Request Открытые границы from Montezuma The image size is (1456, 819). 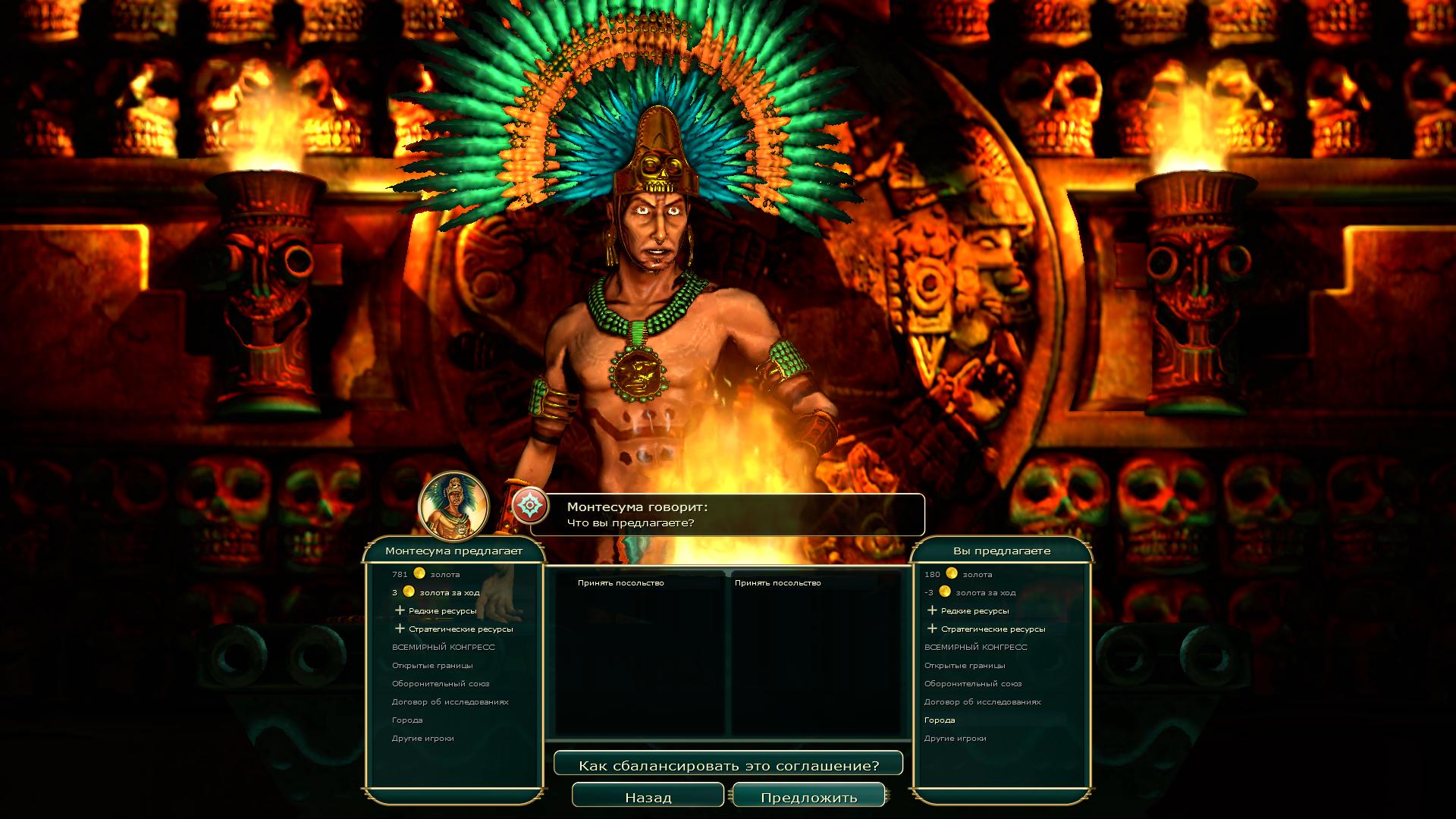pos(432,665)
